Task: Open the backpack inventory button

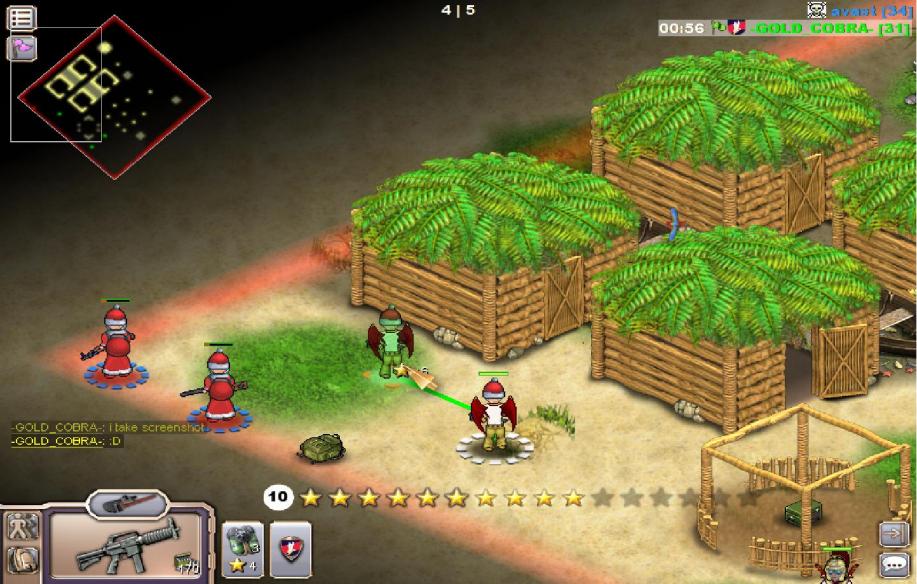Action: tap(21, 560)
